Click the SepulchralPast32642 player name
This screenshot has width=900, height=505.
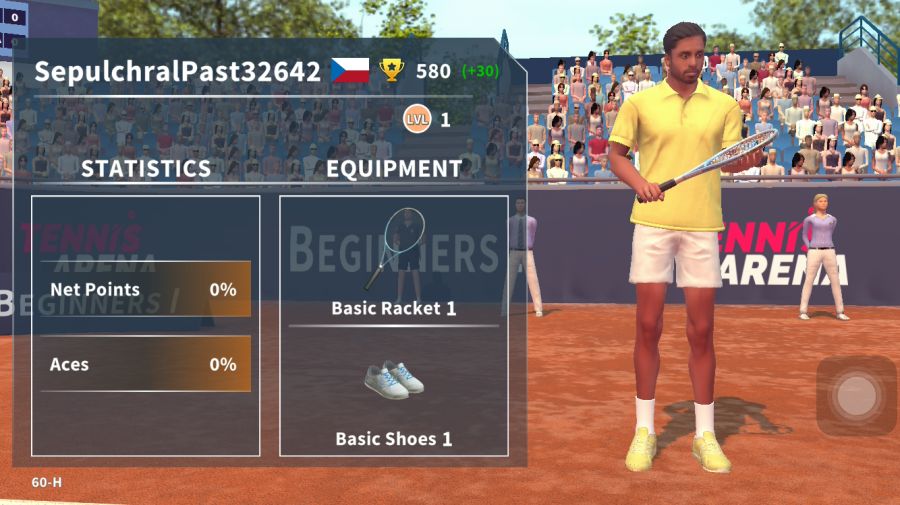(x=178, y=72)
